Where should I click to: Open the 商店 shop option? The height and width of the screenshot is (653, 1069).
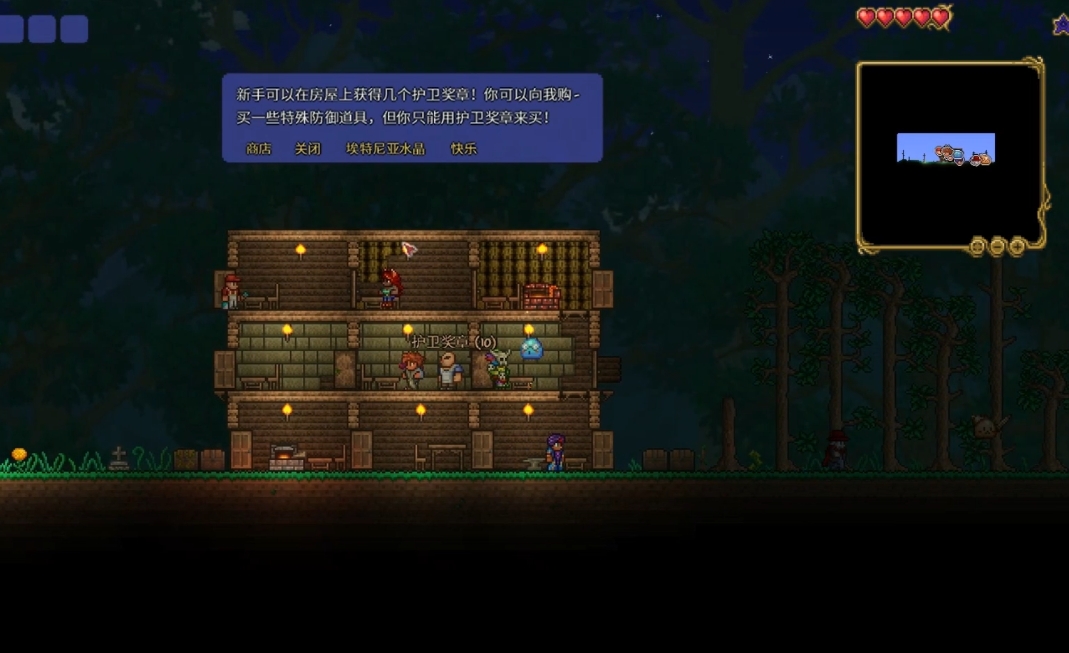point(258,148)
